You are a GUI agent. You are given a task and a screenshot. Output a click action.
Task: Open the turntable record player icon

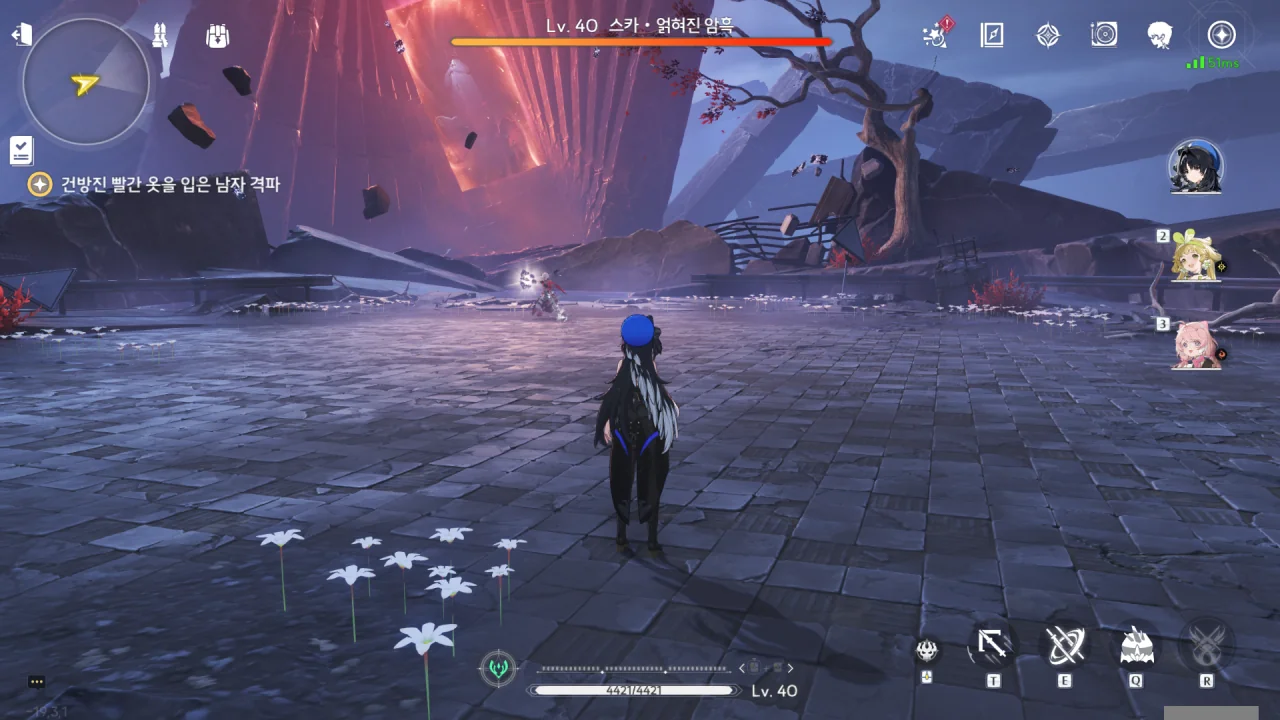(x=1104, y=36)
